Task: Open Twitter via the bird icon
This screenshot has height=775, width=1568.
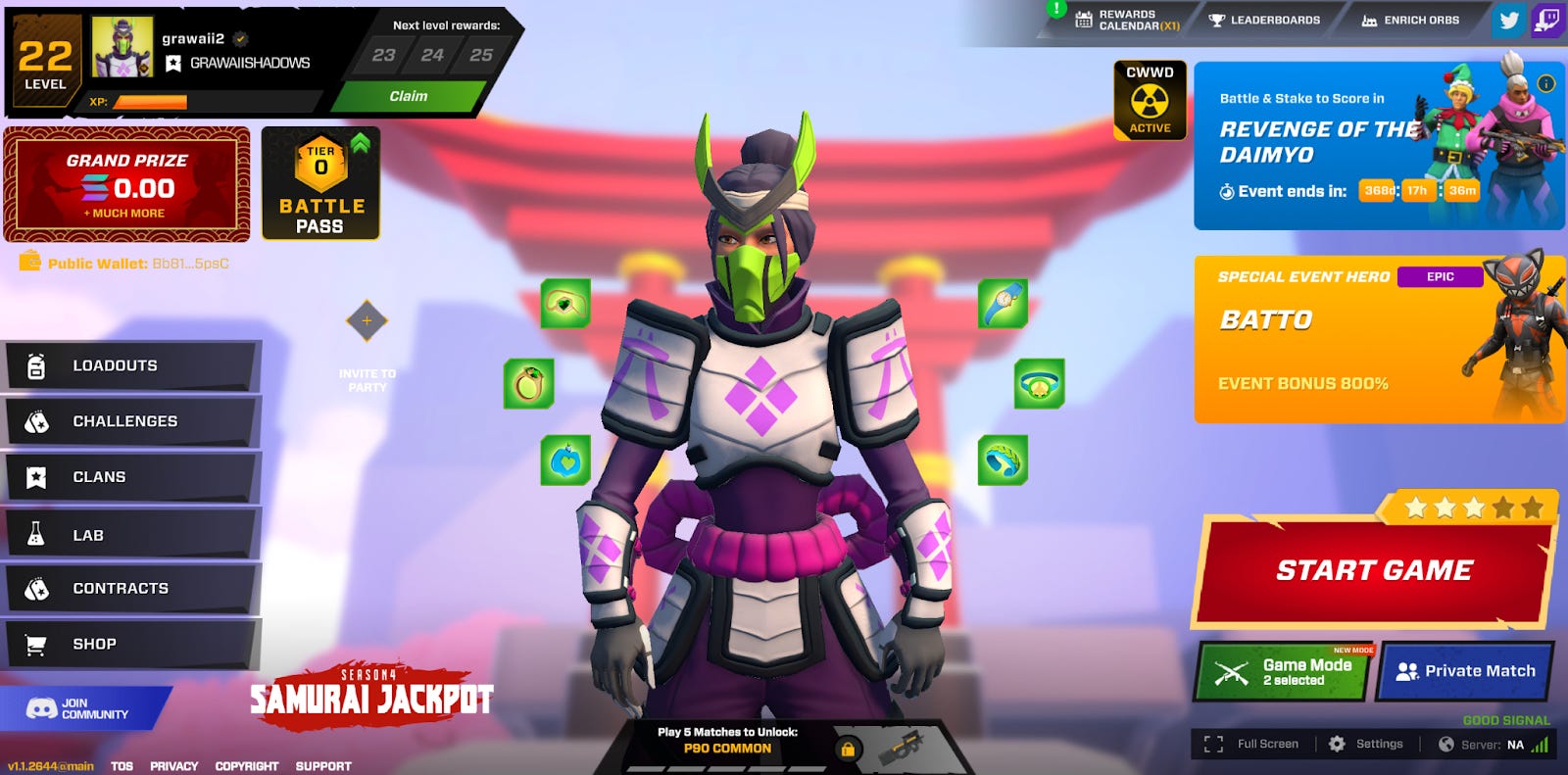Action: click(x=1509, y=20)
